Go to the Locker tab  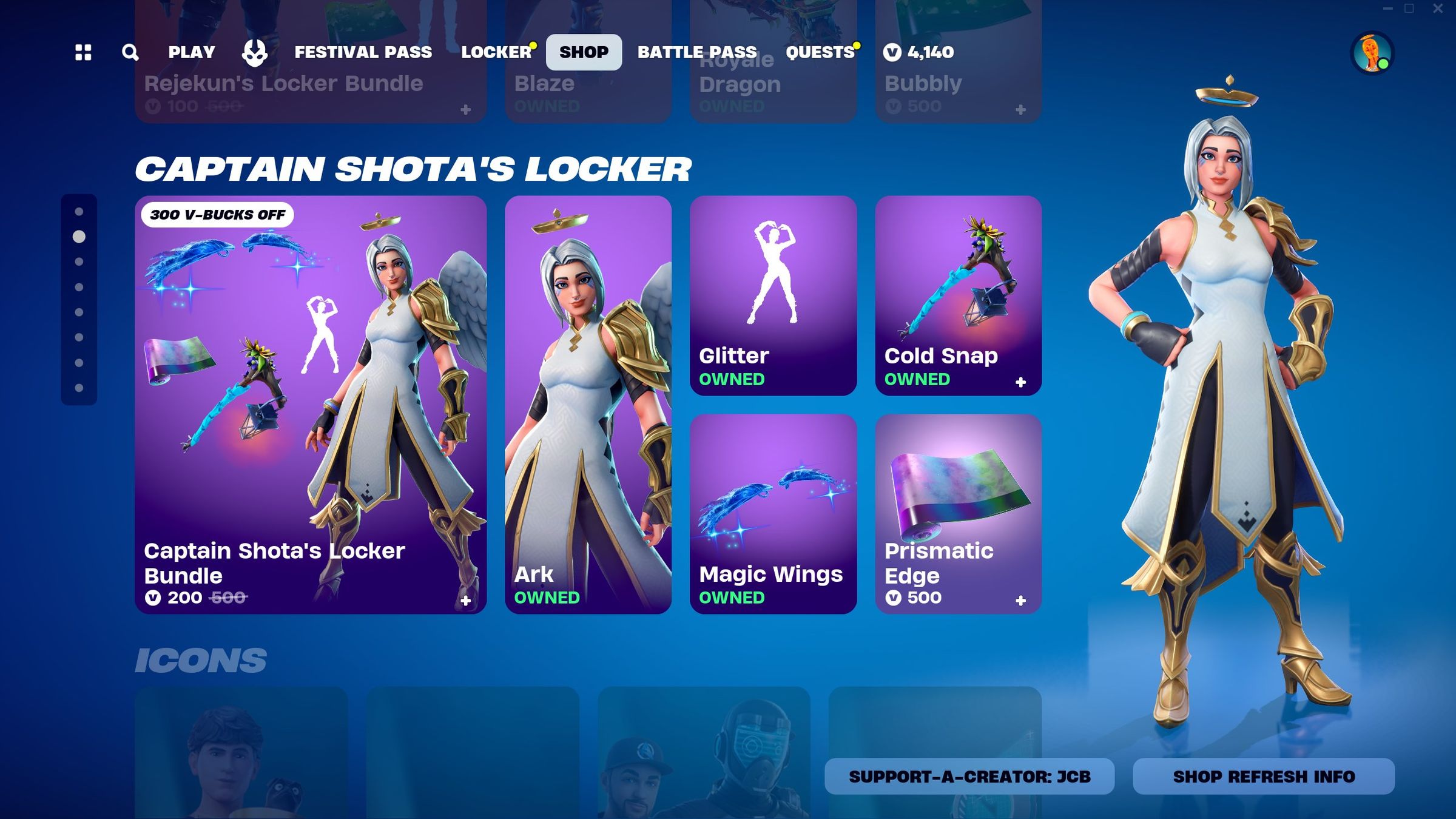[496, 52]
